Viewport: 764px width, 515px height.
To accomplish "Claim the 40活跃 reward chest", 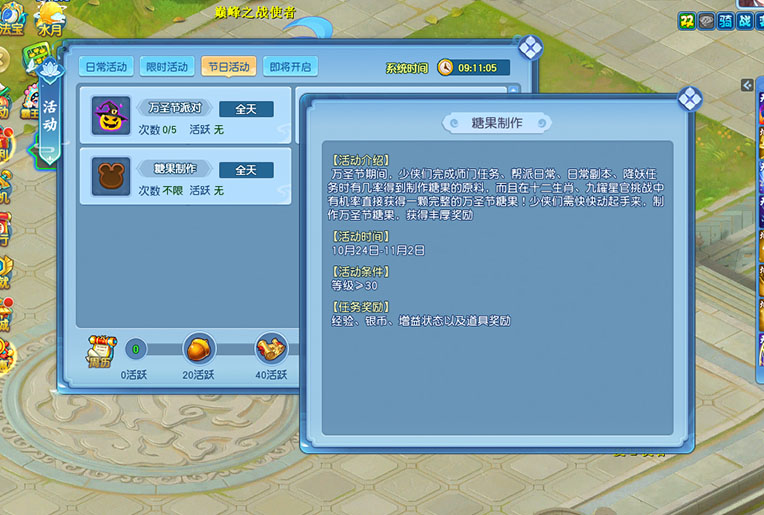I will click(x=270, y=349).
